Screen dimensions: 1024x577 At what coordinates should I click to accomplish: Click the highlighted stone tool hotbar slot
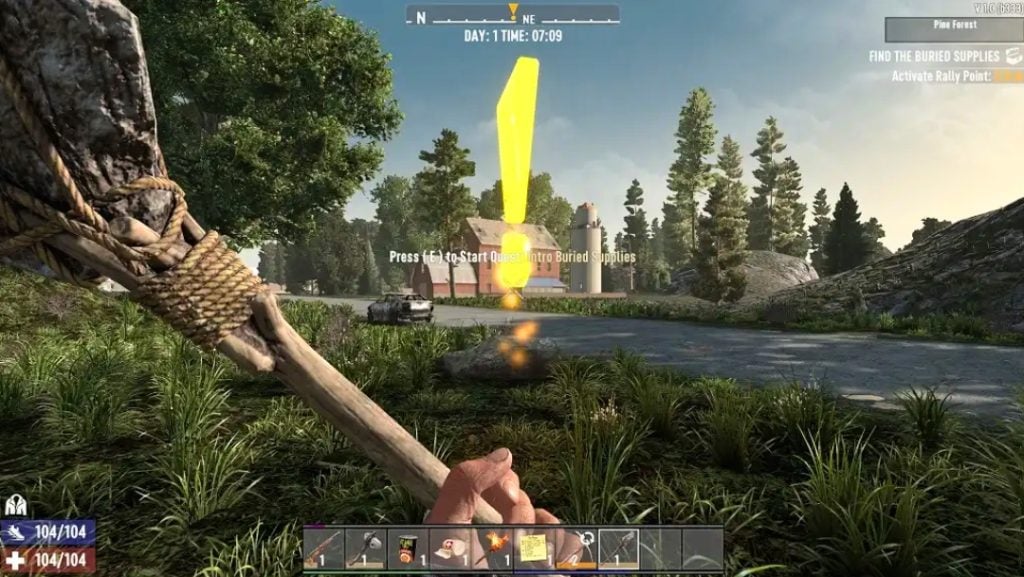point(618,548)
